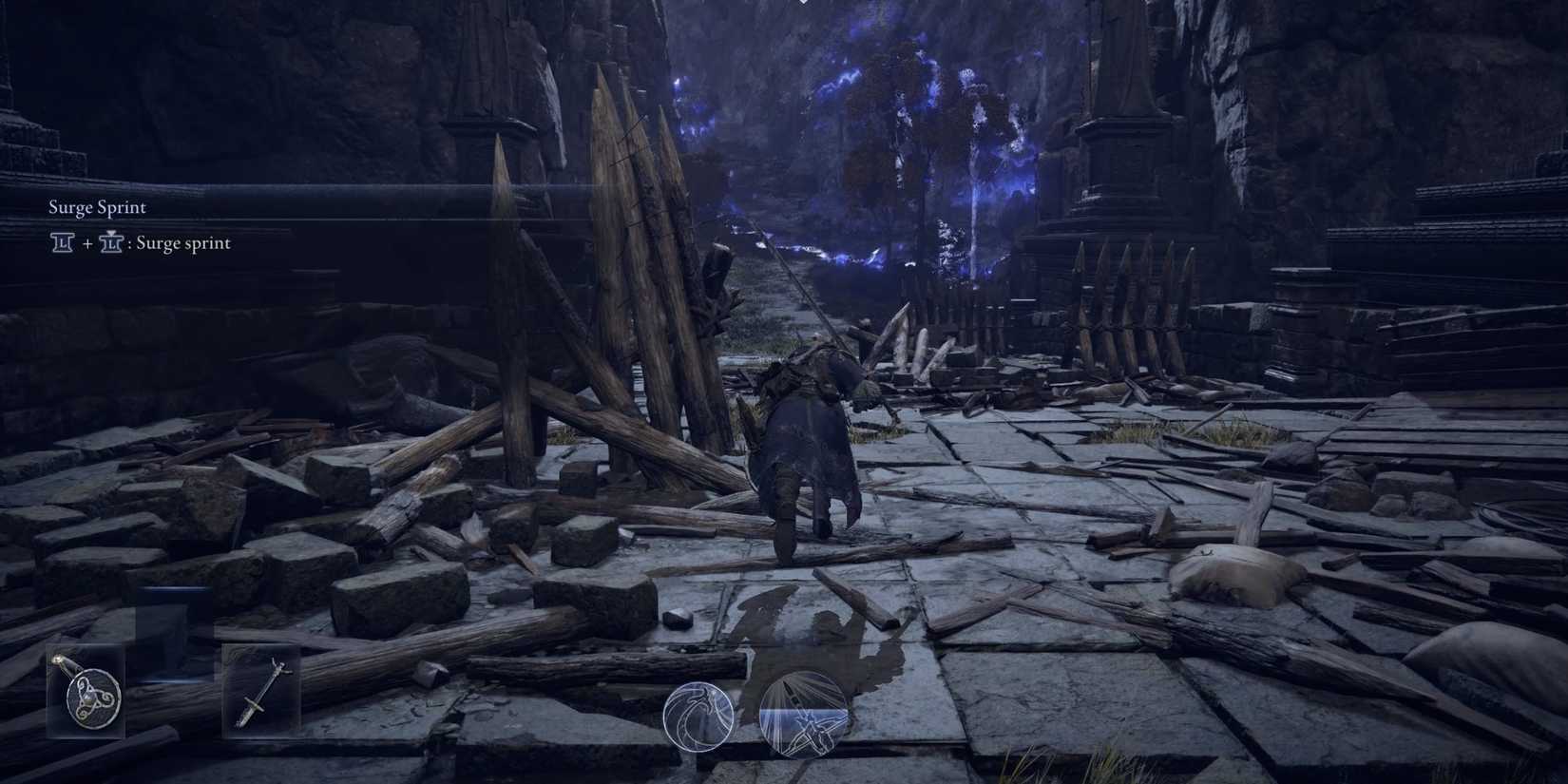Click the first L1 button prompt glyph
1568x784 pixels.
[60, 243]
